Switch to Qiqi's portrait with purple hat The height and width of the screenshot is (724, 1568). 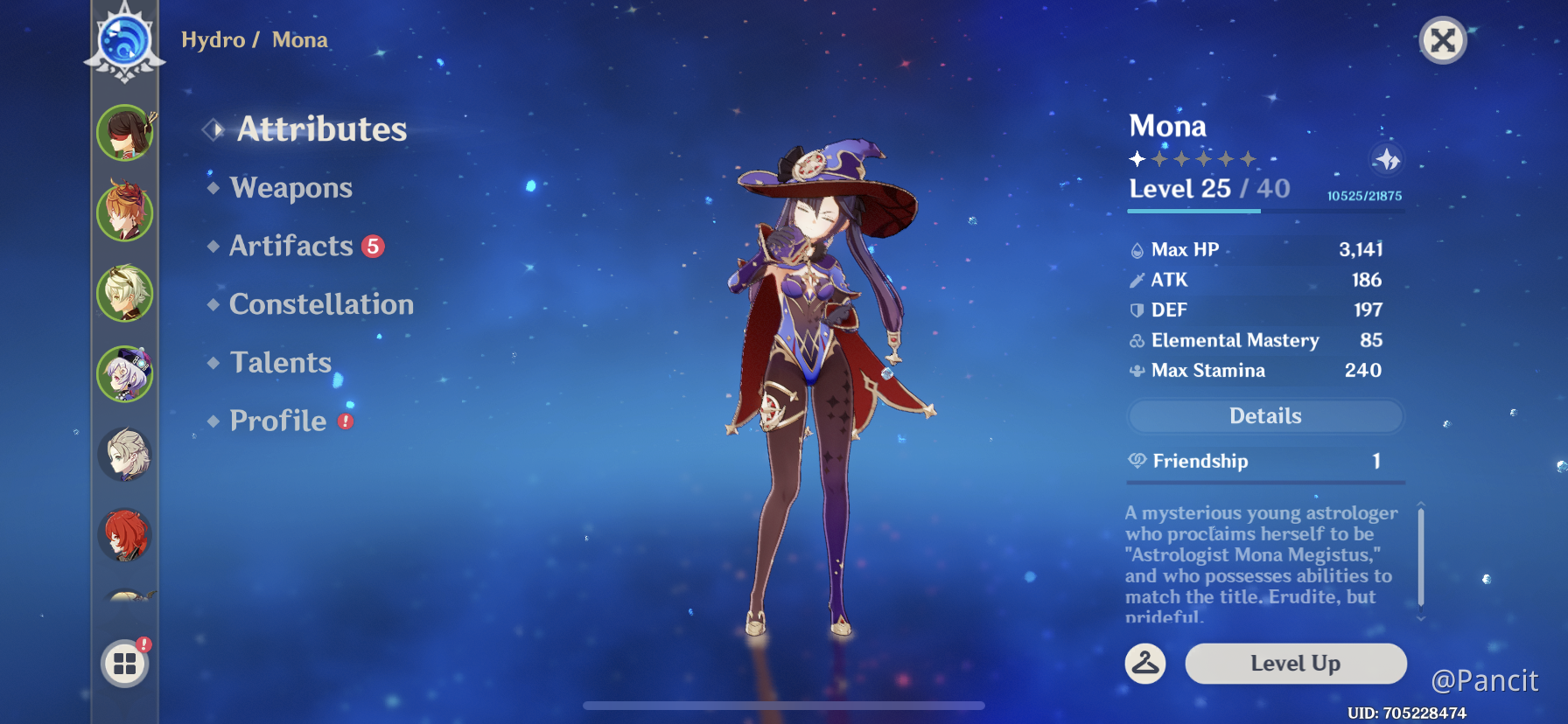click(x=125, y=374)
